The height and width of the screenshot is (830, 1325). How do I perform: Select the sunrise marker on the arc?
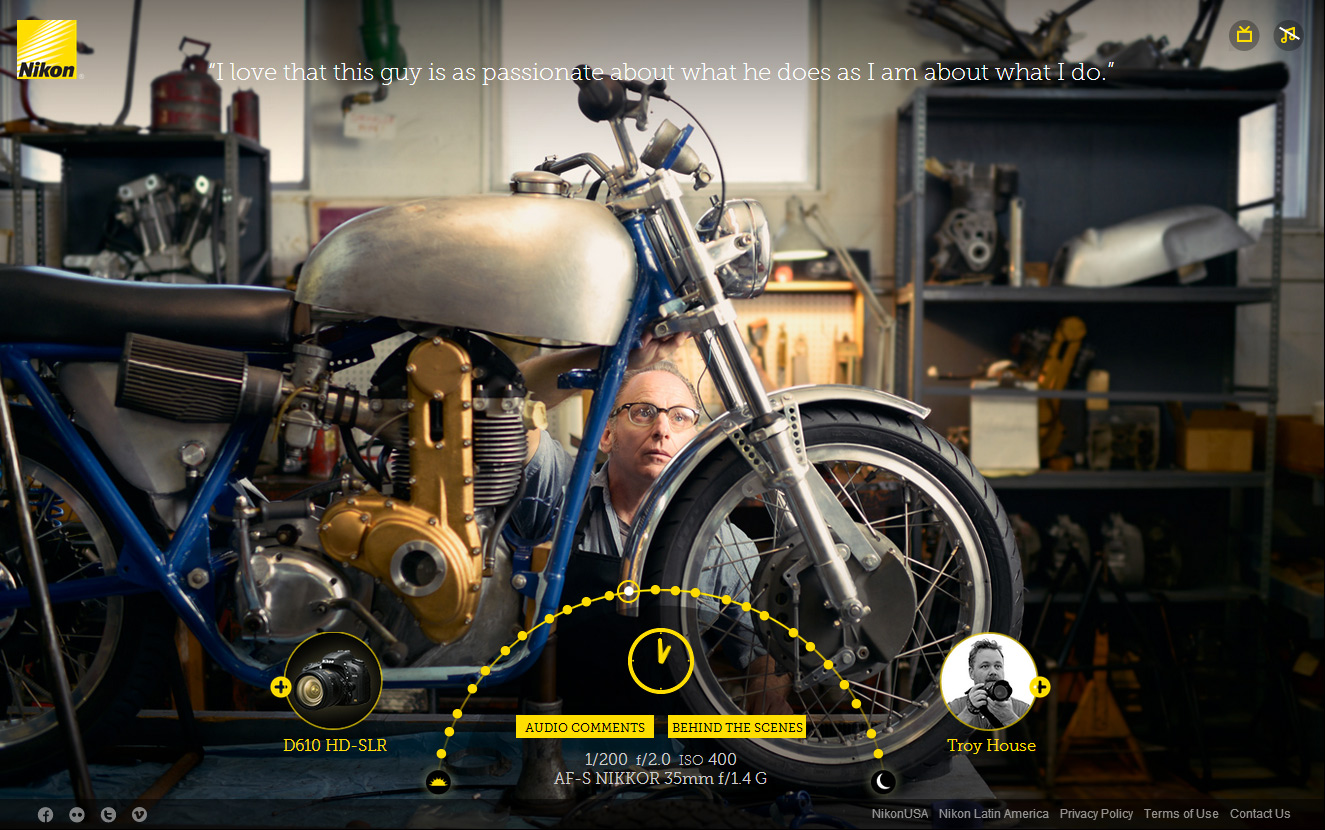point(438,782)
